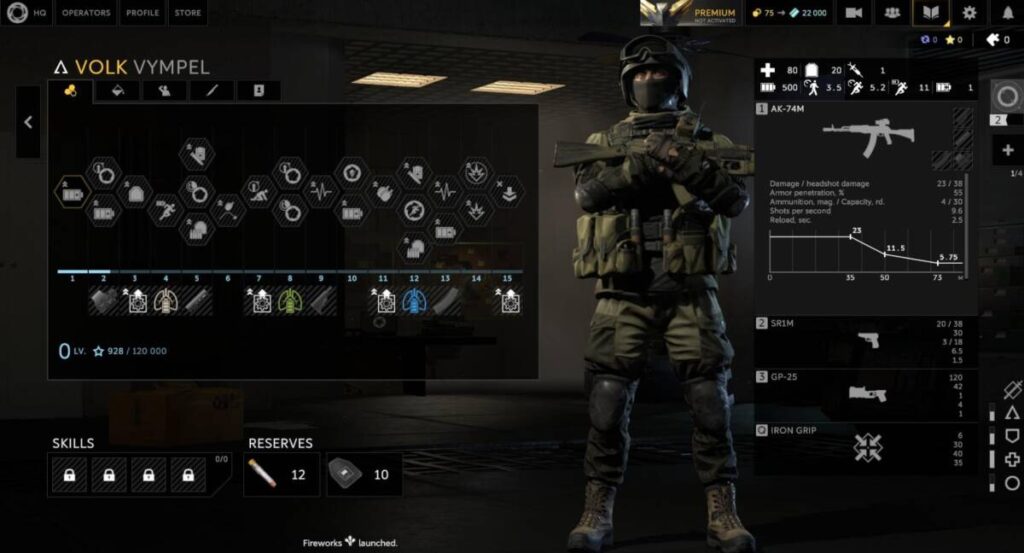Open the Operators menu
This screenshot has width=1024, height=553.
[86, 13]
